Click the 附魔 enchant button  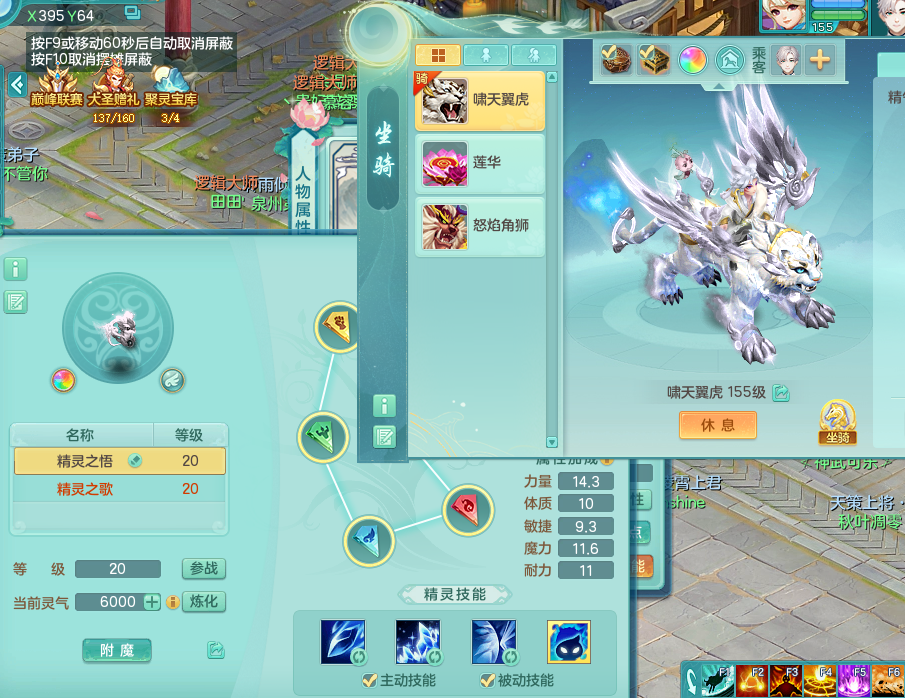pyautogui.click(x=116, y=651)
